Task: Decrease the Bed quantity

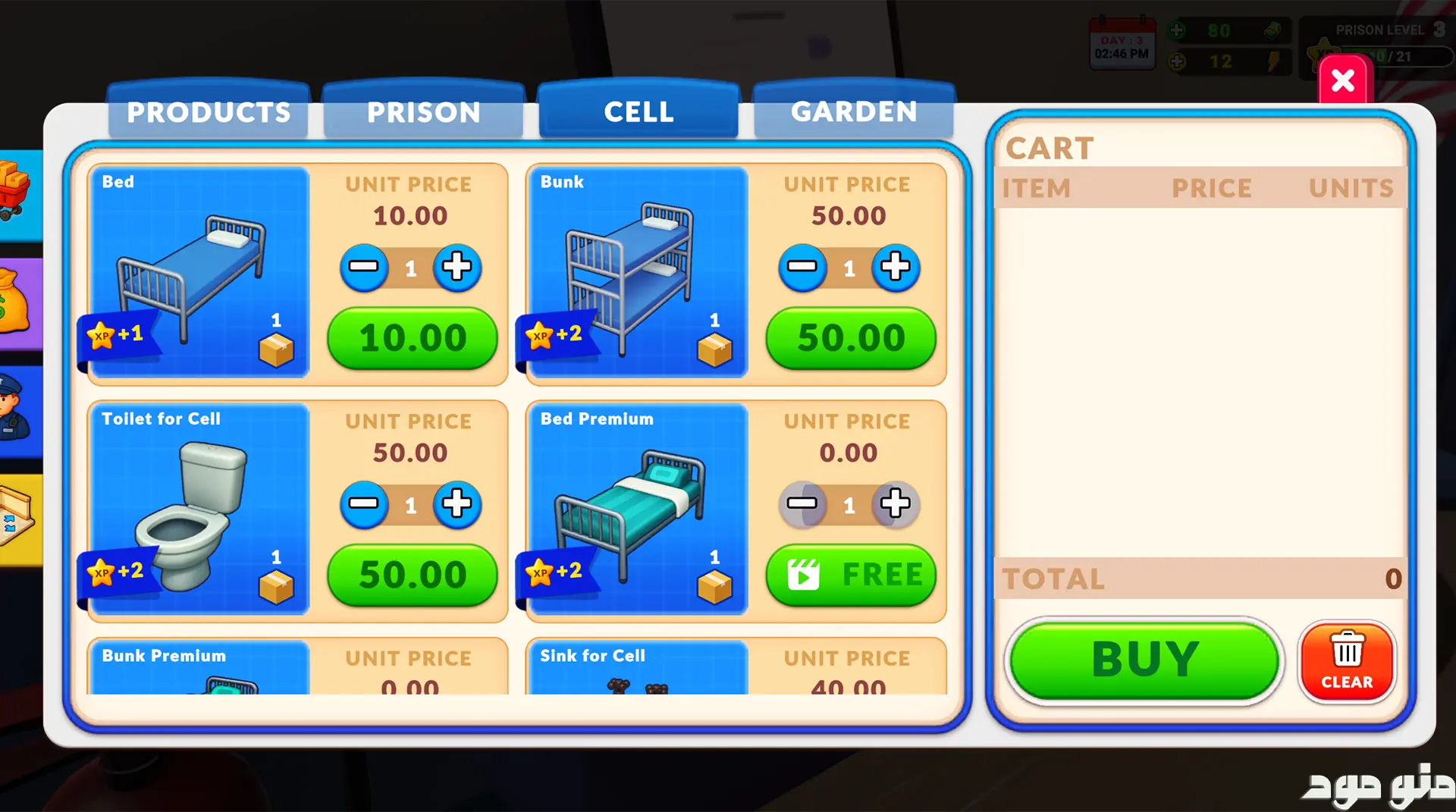Action: [x=364, y=267]
